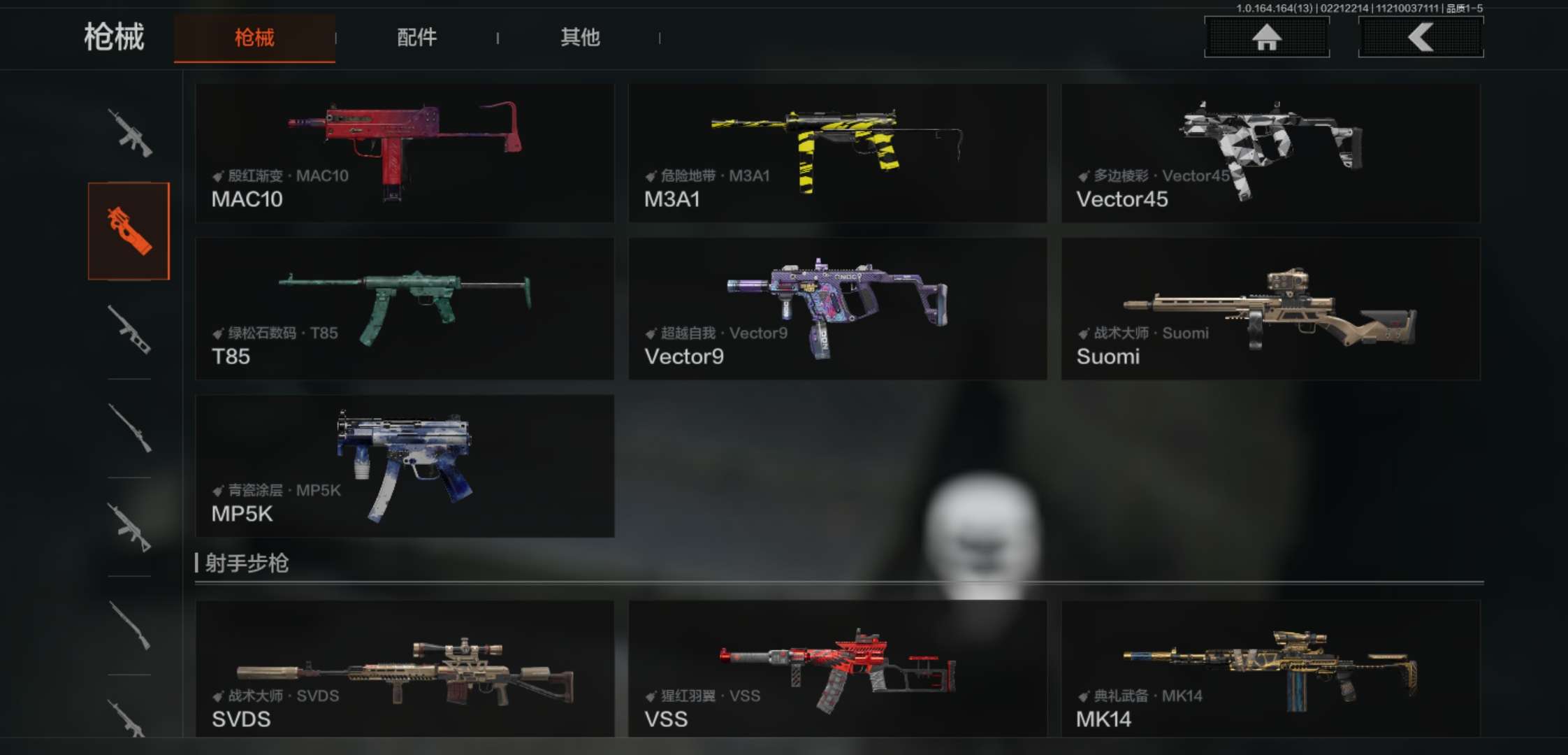Select the purple Vector9 skin
Viewport: 1568px width, 755px height.
coord(837,308)
